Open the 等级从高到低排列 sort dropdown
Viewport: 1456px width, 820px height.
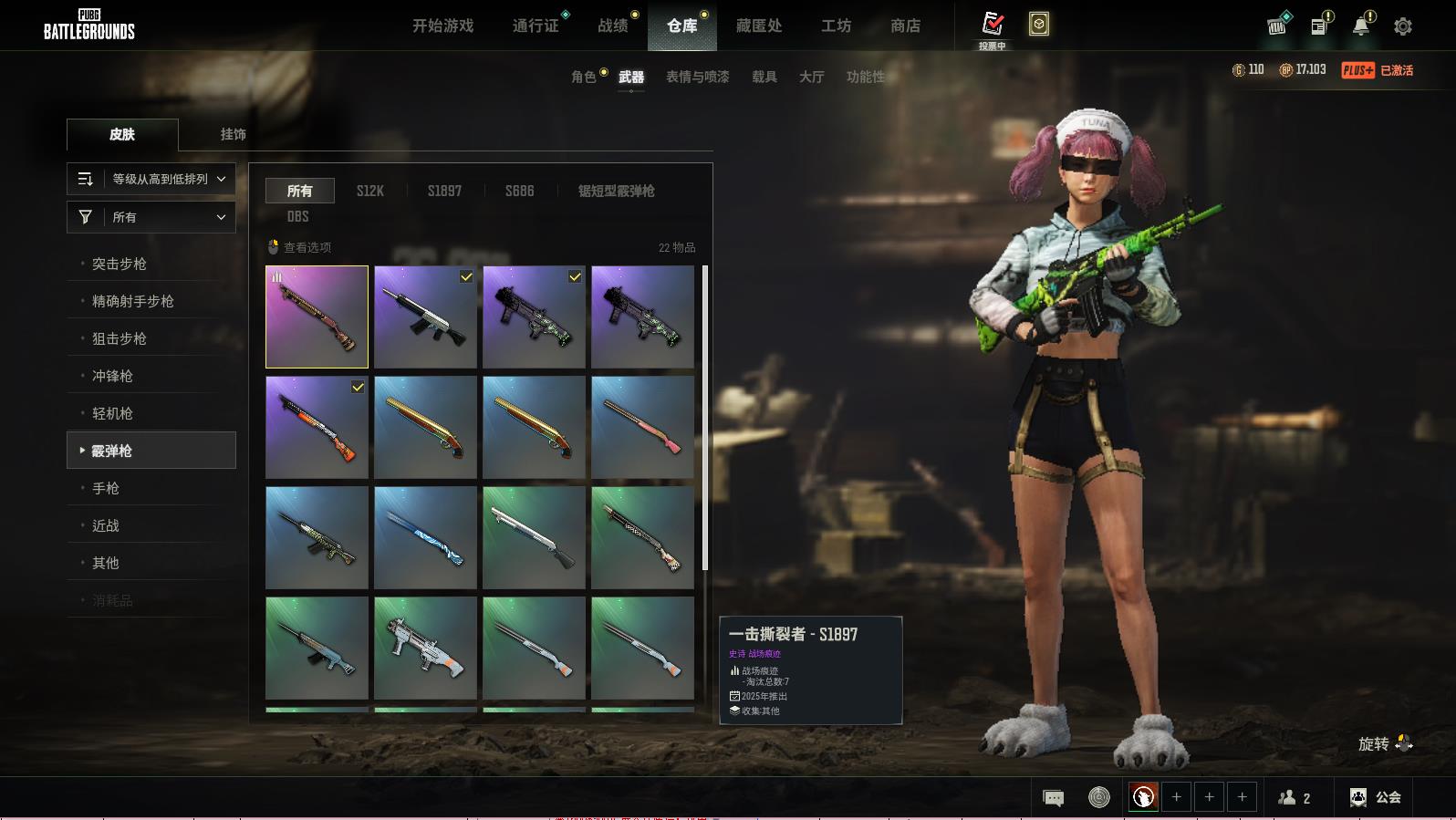[151, 179]
